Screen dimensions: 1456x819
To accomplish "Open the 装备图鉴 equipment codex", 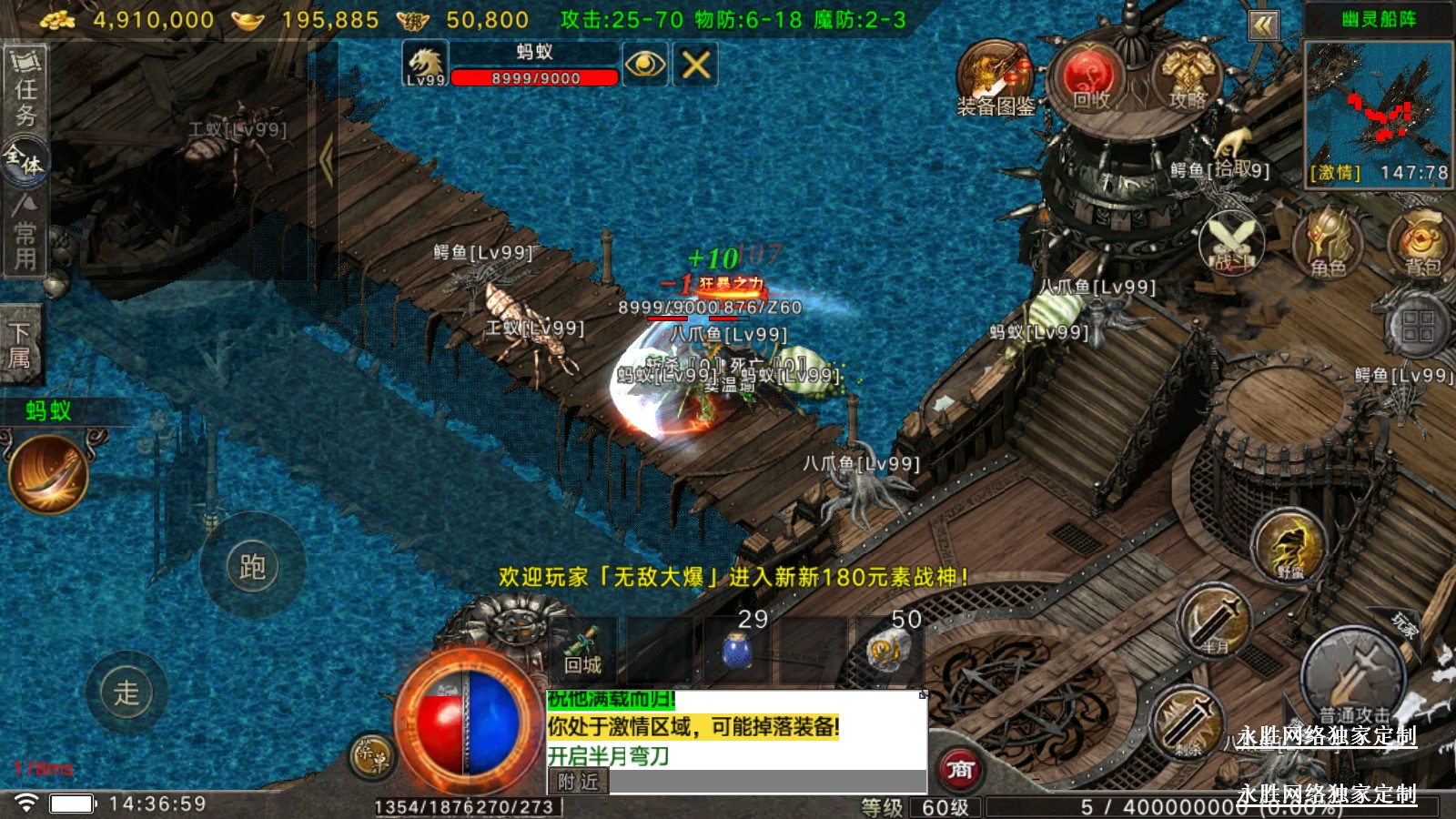I will (995, 80).
